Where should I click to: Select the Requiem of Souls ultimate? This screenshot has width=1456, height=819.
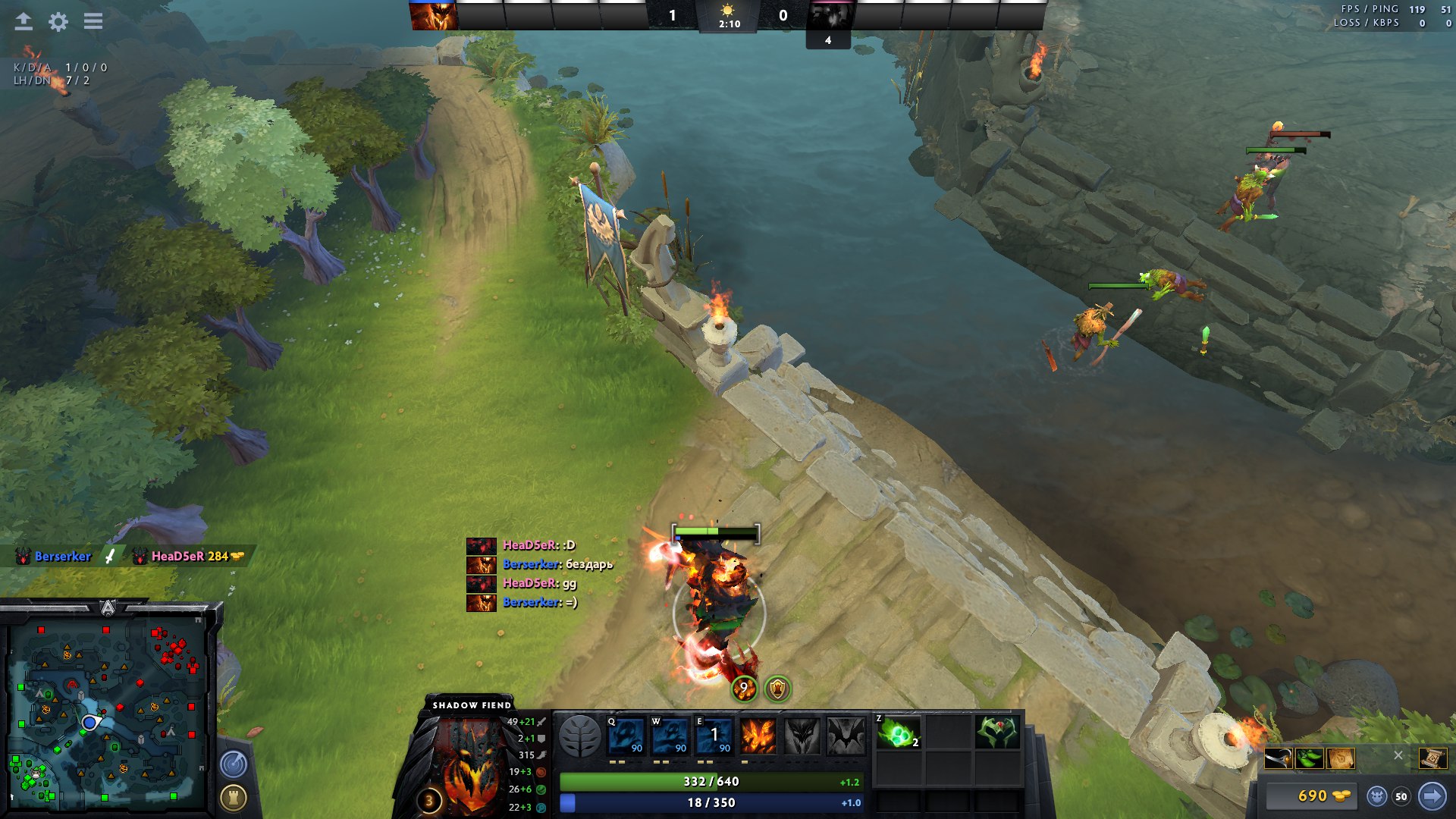pyautogui.click(x=846, y=736)
